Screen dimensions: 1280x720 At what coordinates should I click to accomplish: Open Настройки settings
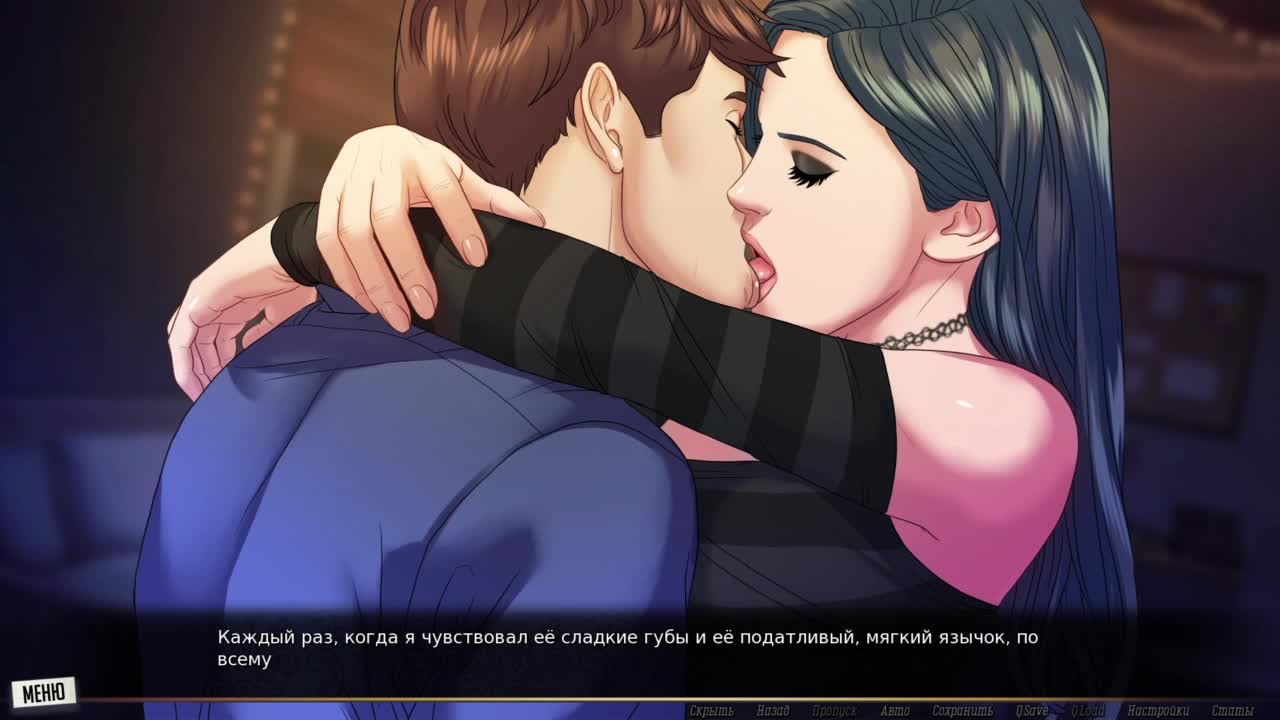(x=1158, y=711)
